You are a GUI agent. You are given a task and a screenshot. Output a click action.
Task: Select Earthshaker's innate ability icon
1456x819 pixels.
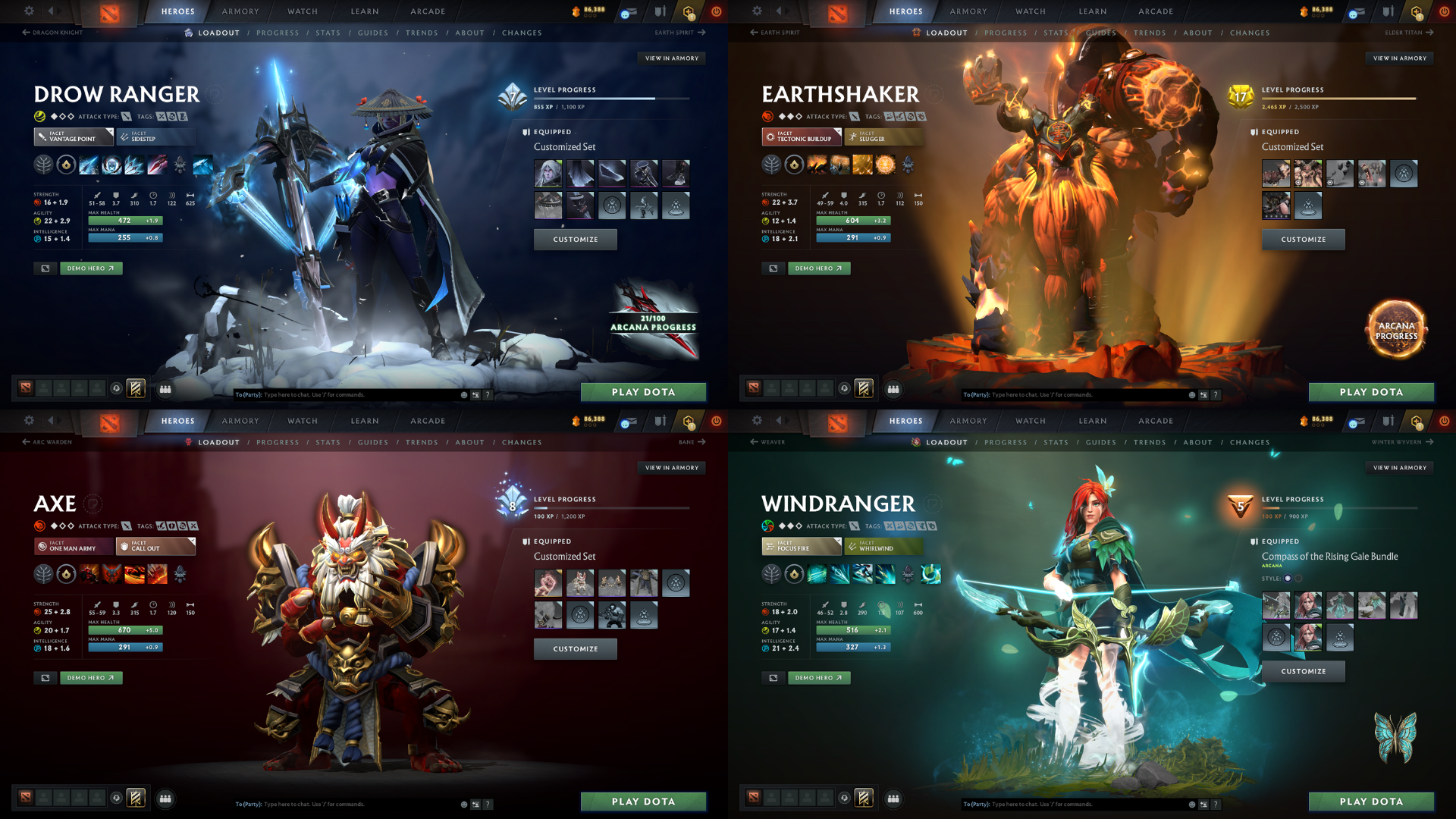point(794,165)
